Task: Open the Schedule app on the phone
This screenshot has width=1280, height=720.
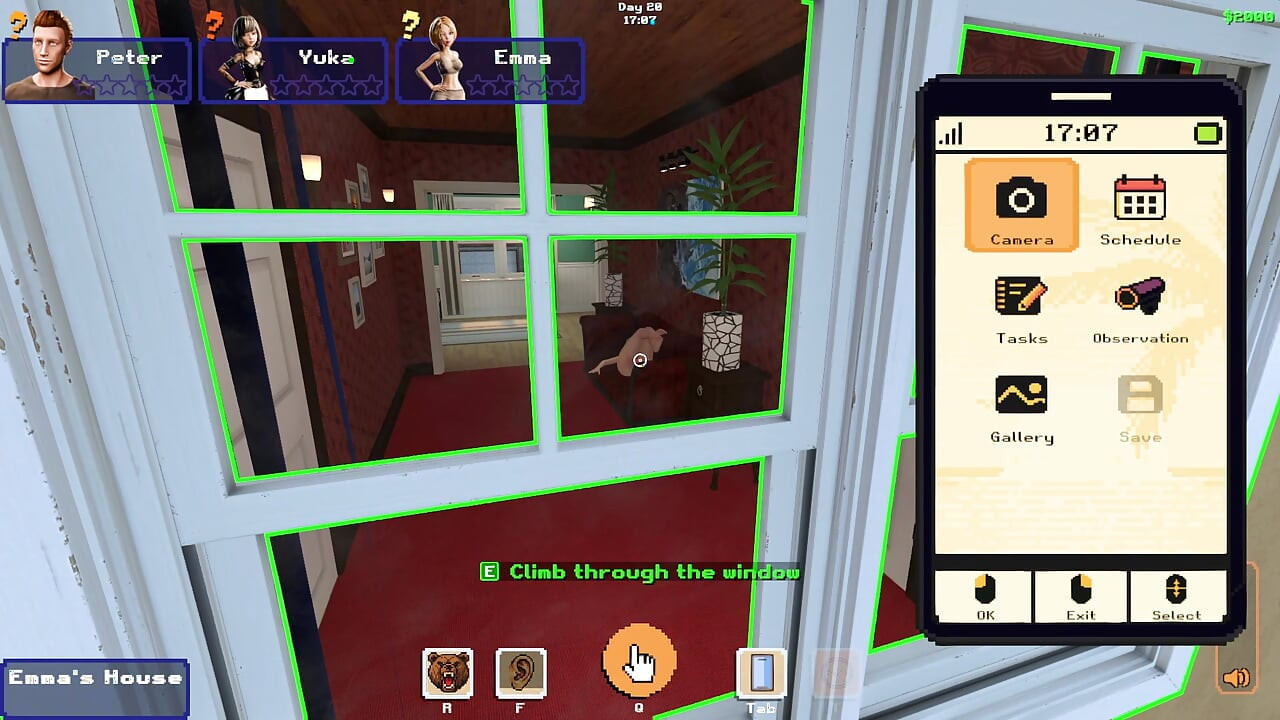Action: pyautogui.click(x=1141, y=200)
